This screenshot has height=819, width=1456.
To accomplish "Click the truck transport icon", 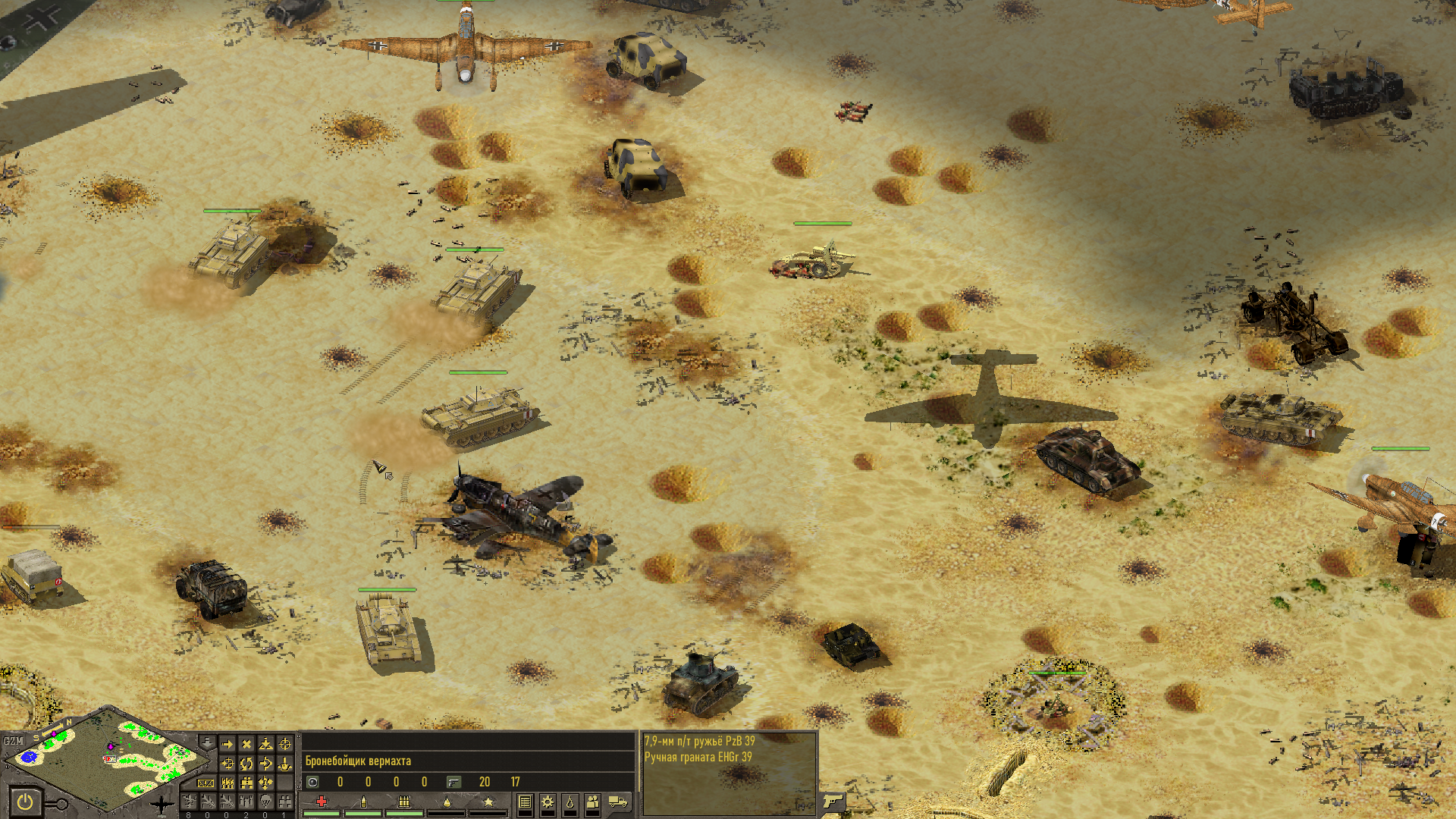I will [x=619, y=802].
